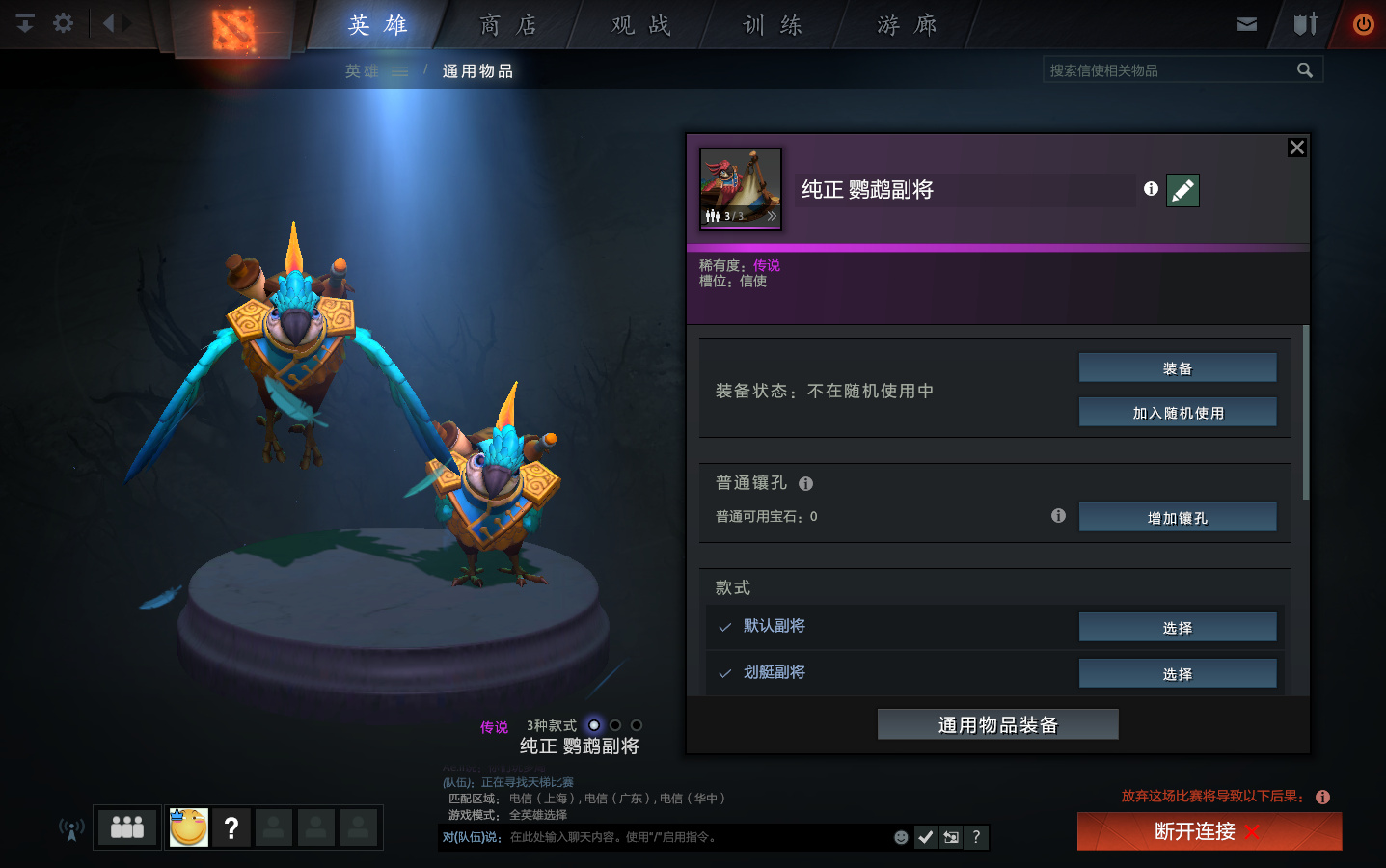Click the parrot courier item thumbnail
The height and width of the screenshot is (868, 1386).
pos(739,184)
